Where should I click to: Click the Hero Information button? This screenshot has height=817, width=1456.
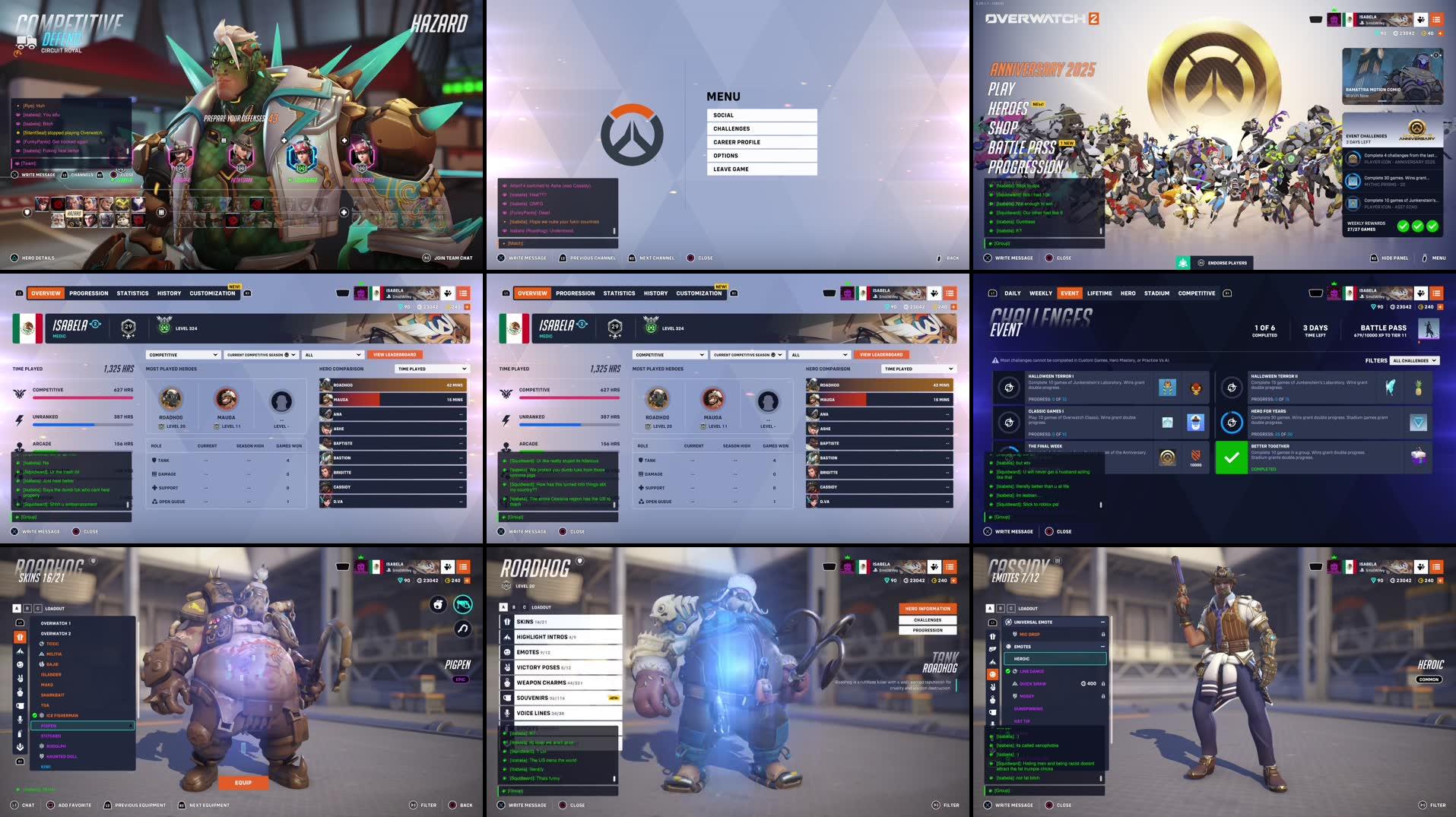(x=928, y=609)
